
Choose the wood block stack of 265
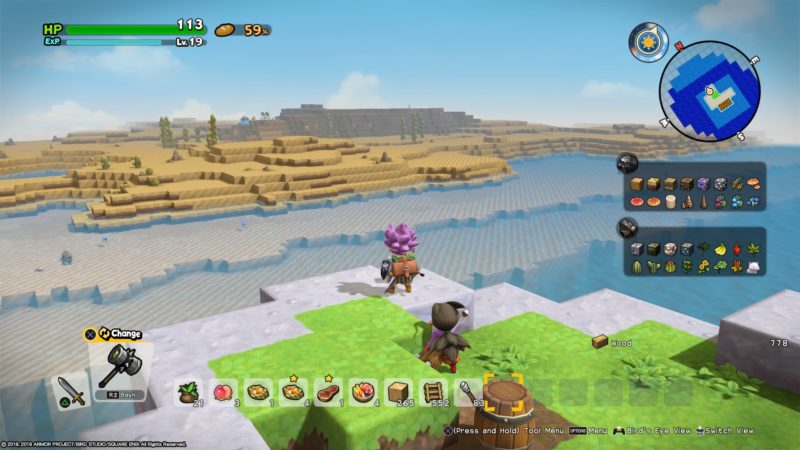(x=397, y=391)
